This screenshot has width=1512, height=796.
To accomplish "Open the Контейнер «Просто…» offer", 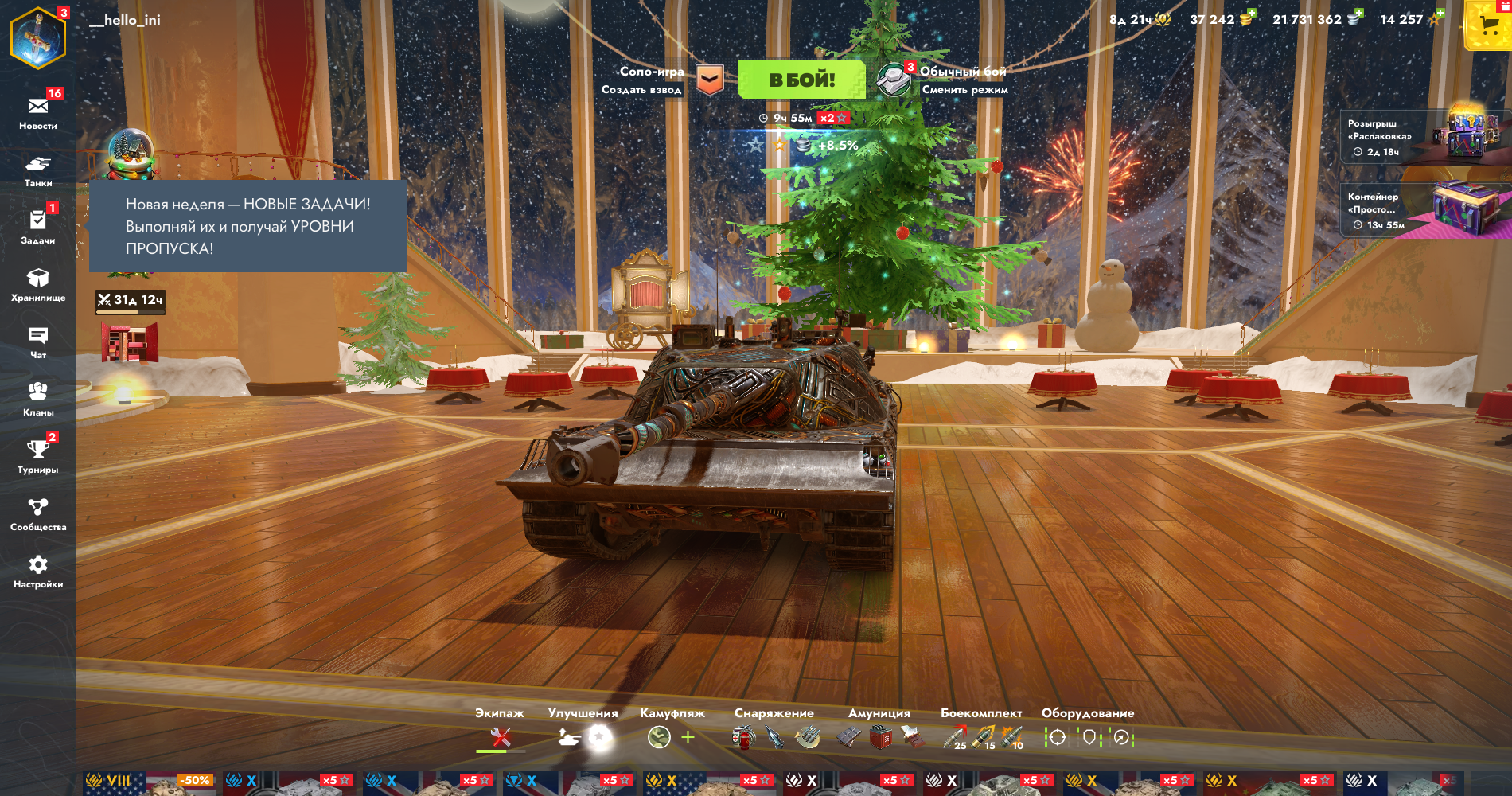I will (1424, 210).
